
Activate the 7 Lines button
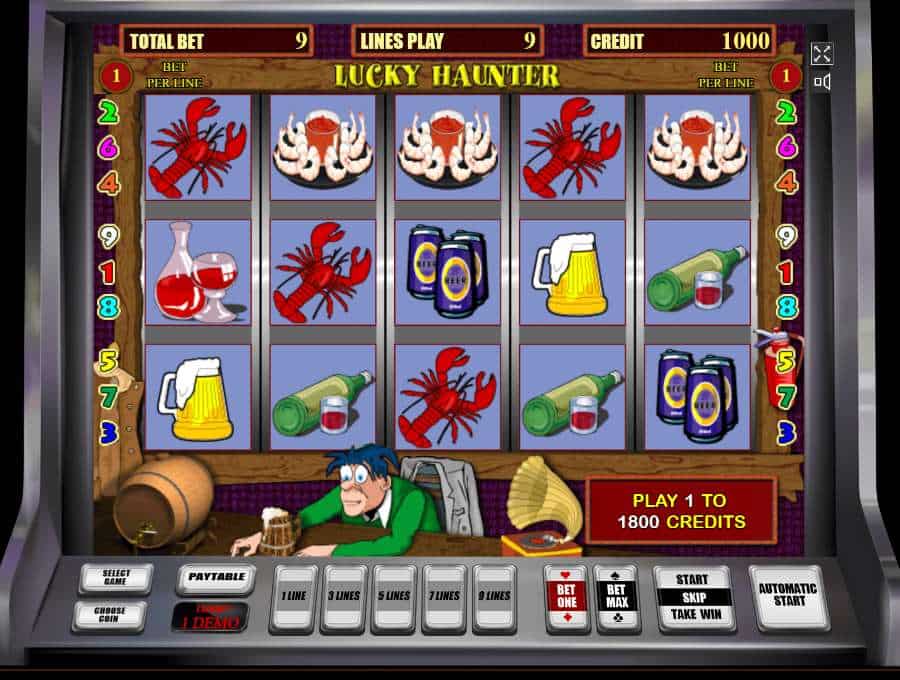(444, 598)
